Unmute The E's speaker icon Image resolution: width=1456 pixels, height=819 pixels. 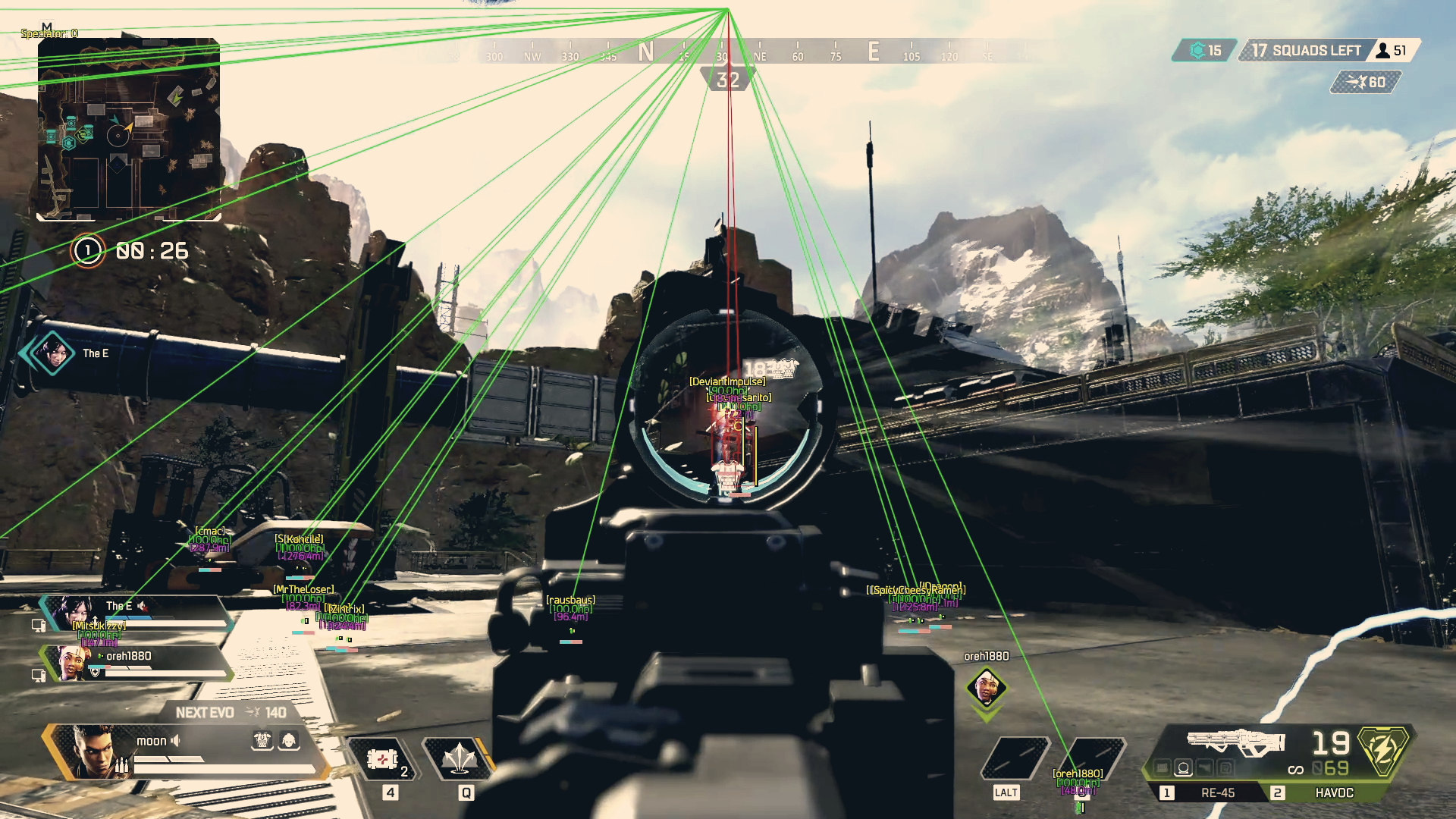[x=143, y=606]
